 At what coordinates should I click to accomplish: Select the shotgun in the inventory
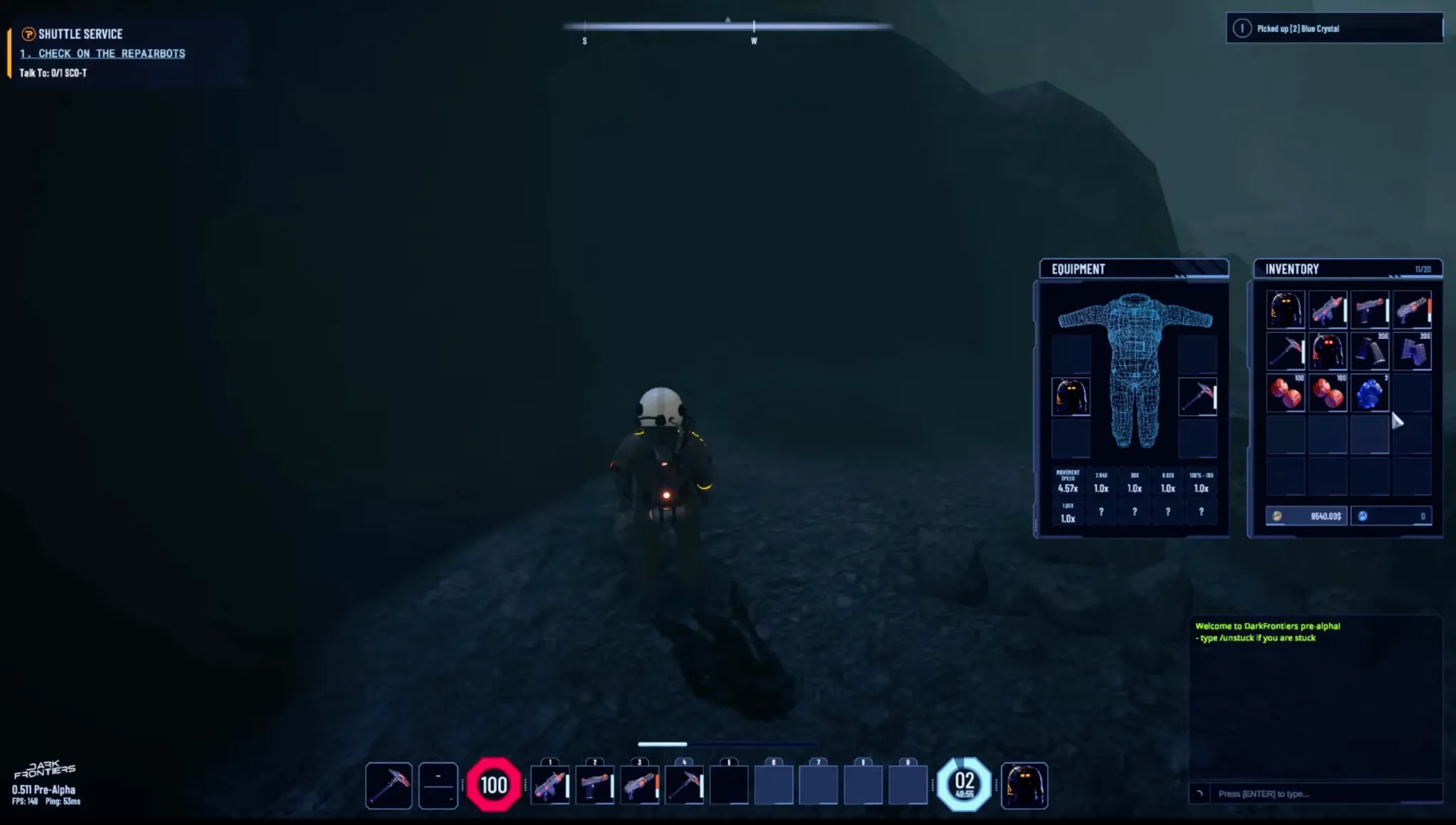(1411, 308)
